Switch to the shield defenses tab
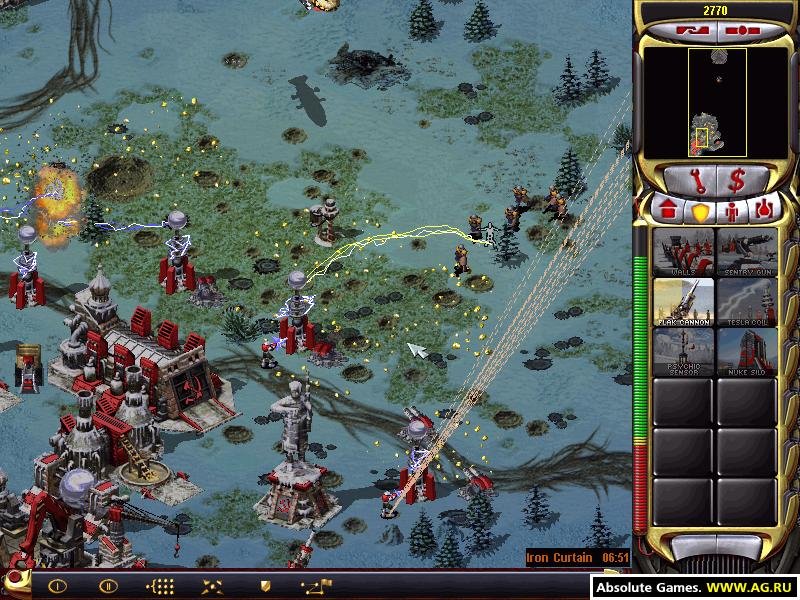The image size is (800, 600). 700,212
